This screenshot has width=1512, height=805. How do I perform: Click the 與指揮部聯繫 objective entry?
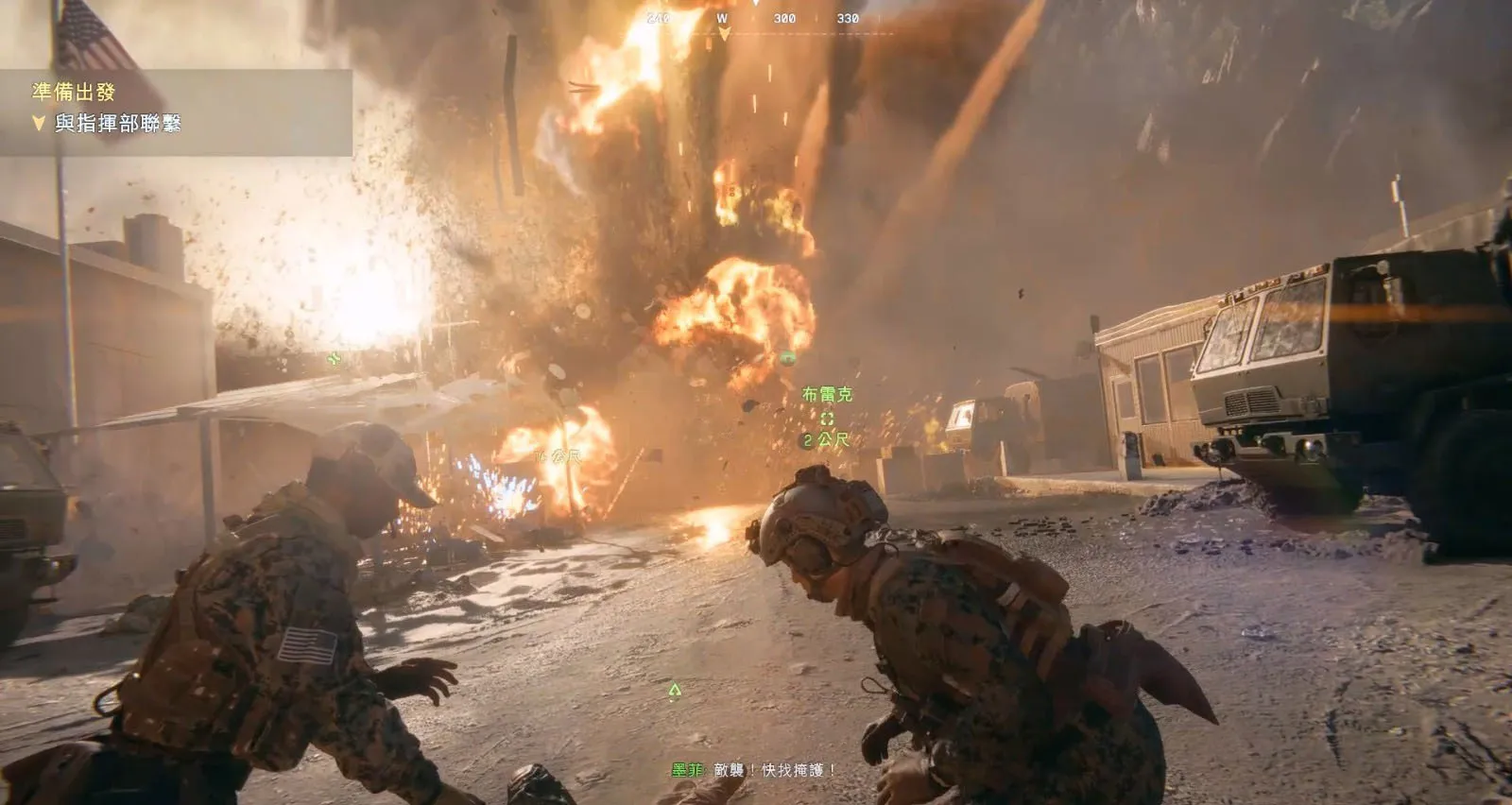[116, 123]
